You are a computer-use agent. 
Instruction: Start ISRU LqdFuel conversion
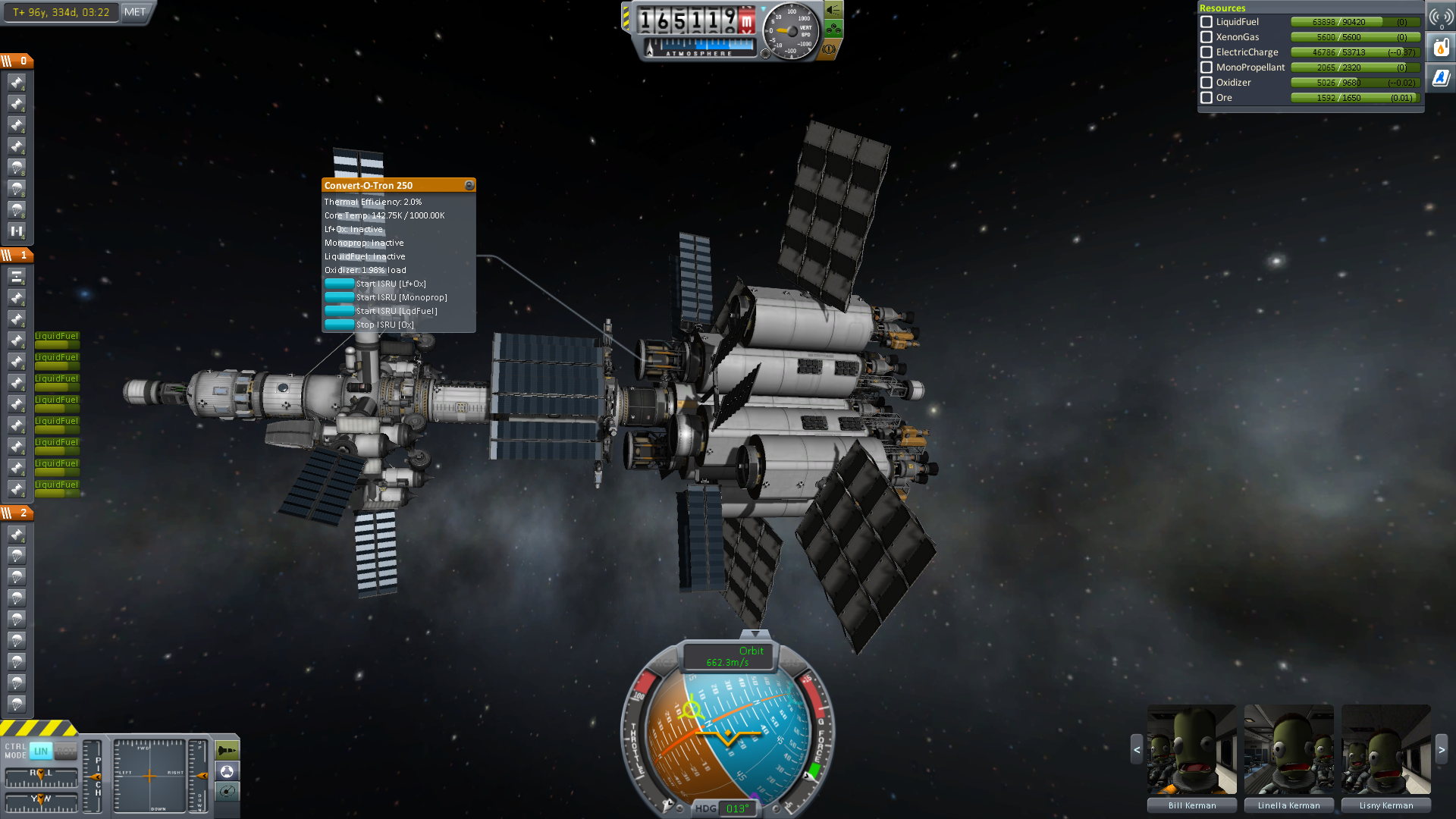(340, 311)
